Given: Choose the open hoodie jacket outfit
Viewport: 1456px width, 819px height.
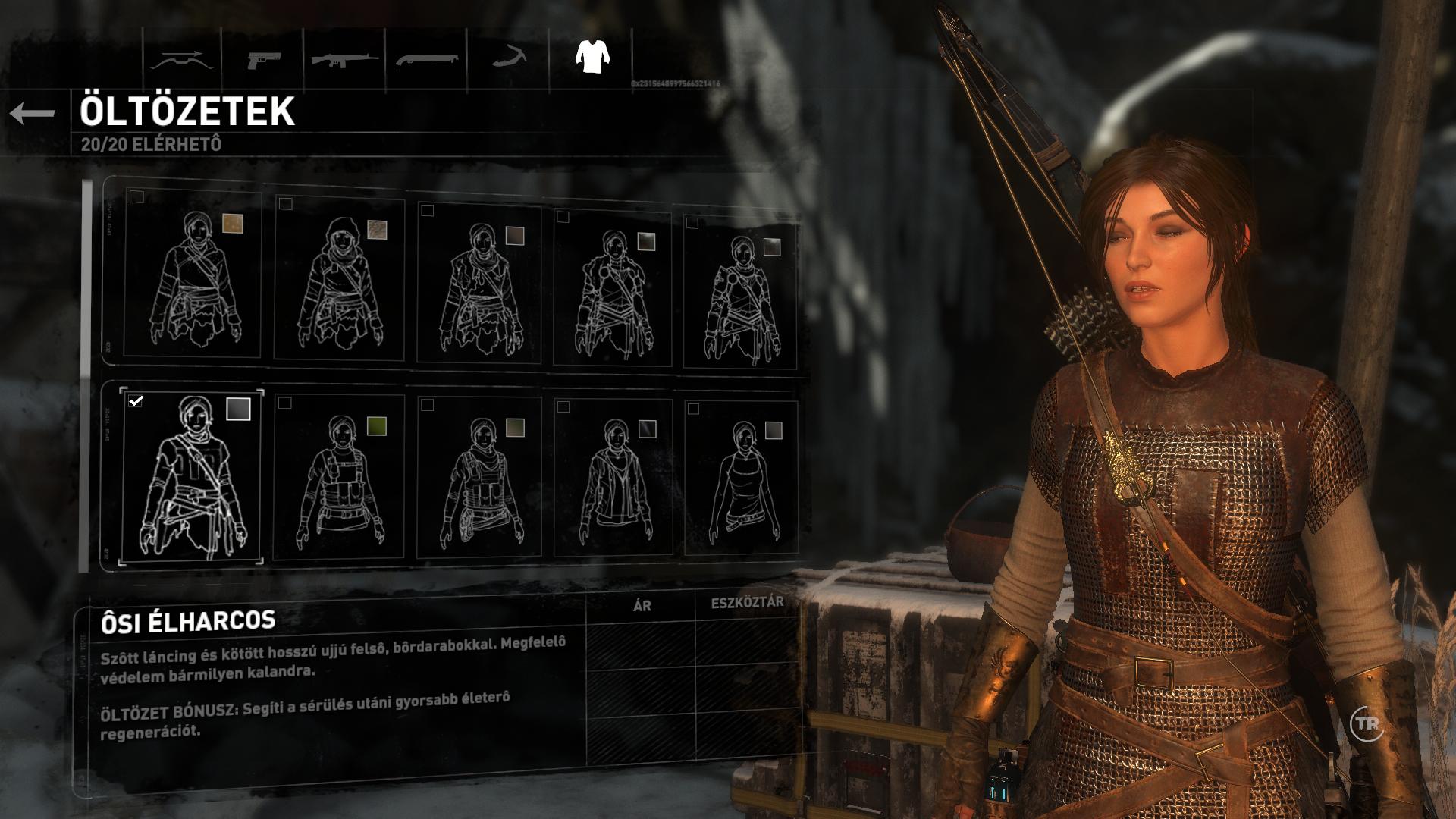Looking at the screenshot, I should click(x=613, y=478).
